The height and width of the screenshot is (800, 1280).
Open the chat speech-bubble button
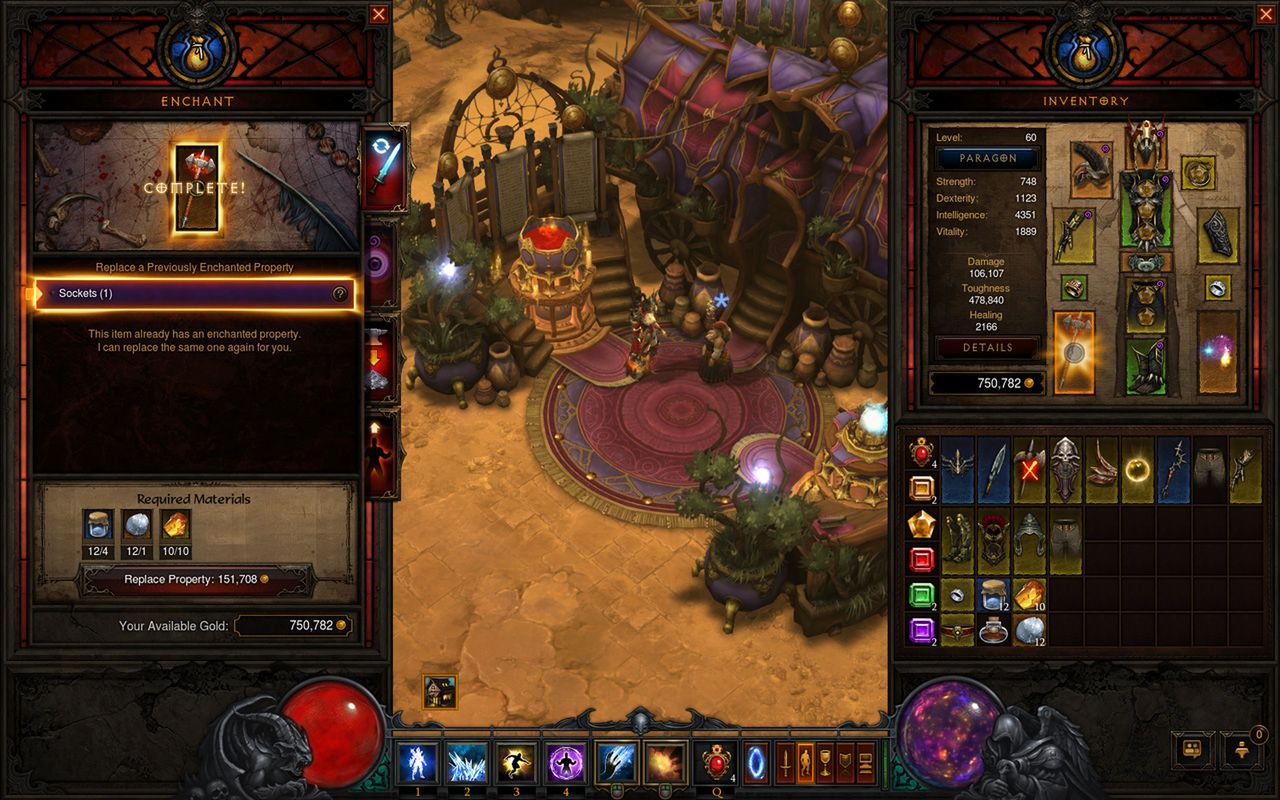1191,748
